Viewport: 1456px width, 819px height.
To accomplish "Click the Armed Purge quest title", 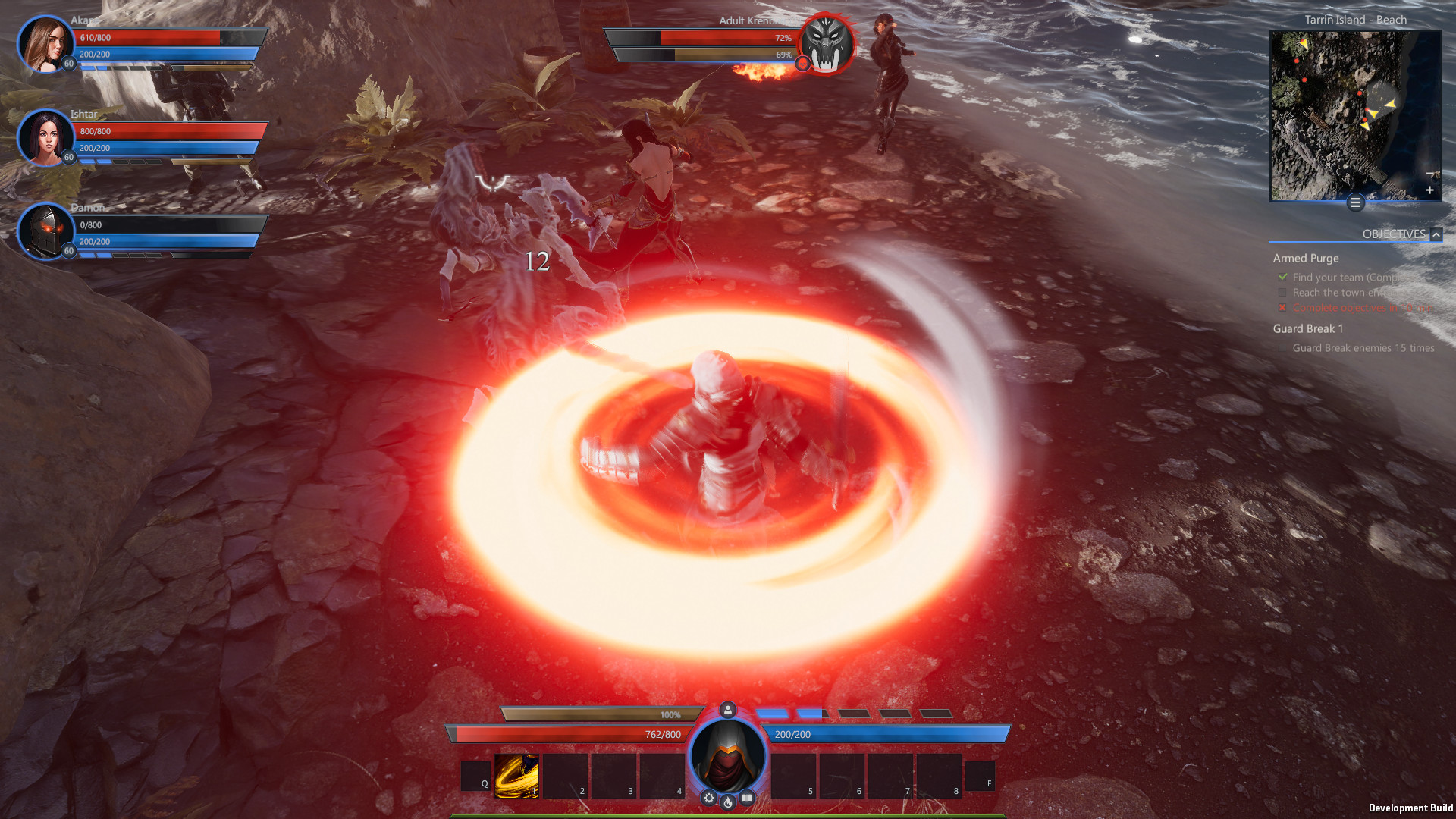I will 1305,259.
